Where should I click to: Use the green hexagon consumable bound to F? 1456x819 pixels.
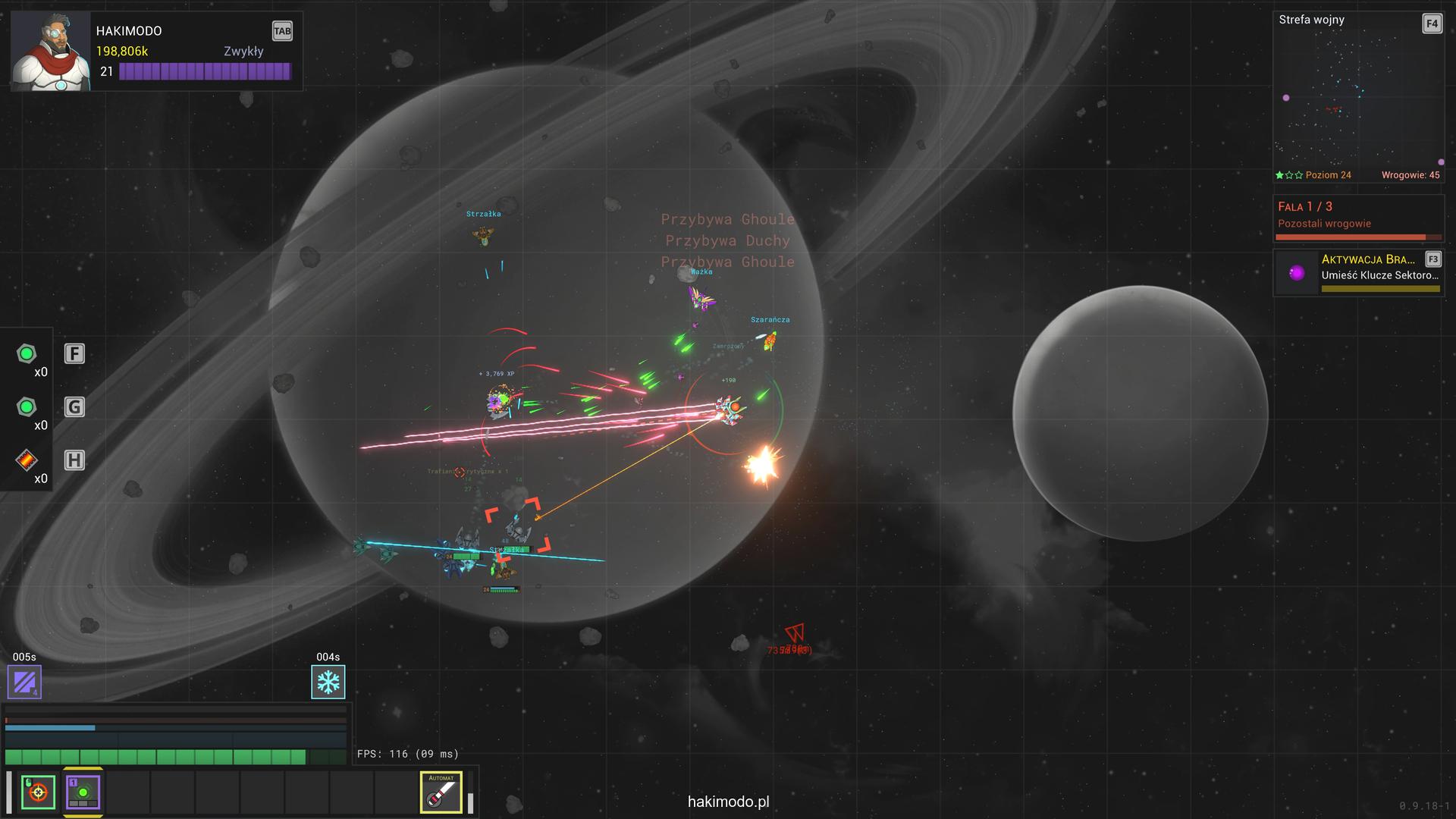[27, 353]
